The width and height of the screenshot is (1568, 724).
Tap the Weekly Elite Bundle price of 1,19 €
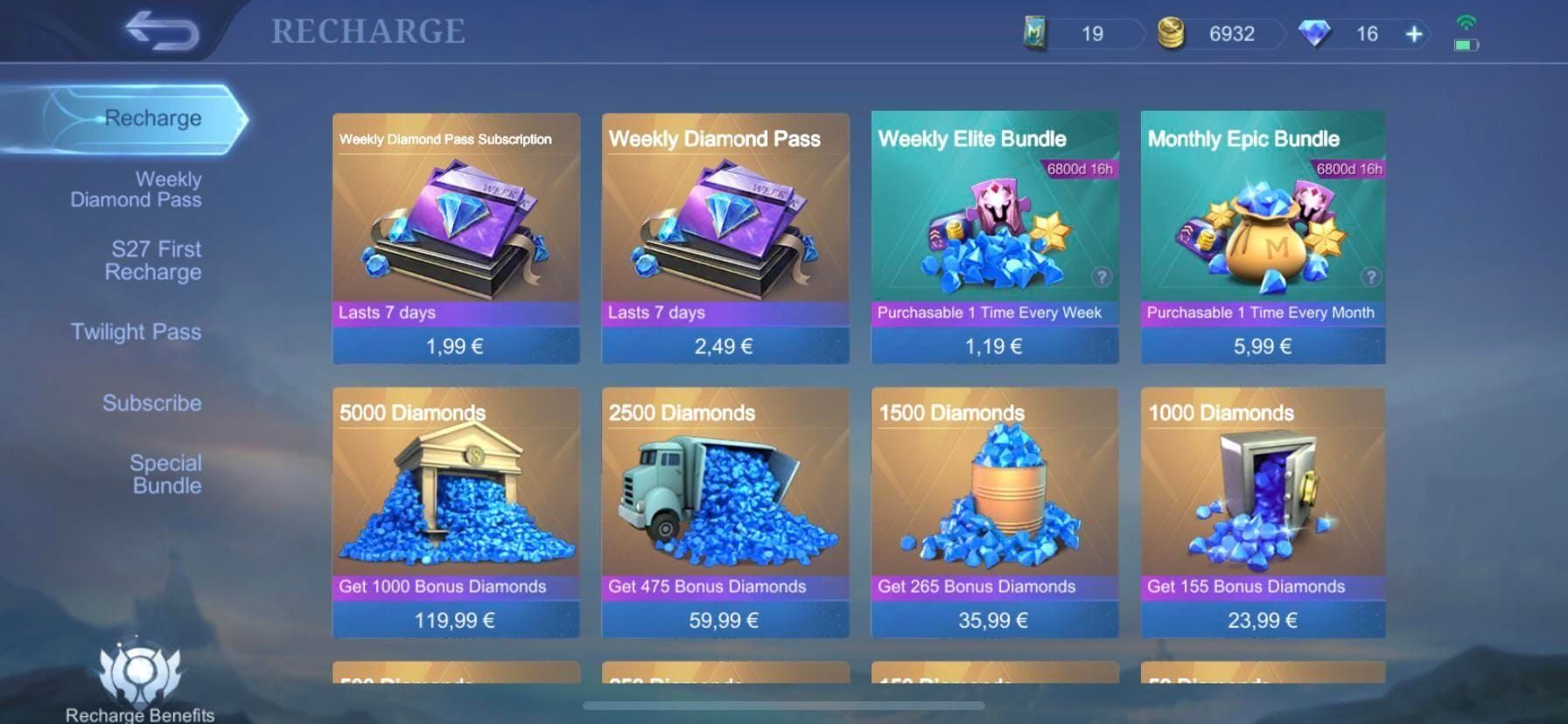tap(993, 346)
